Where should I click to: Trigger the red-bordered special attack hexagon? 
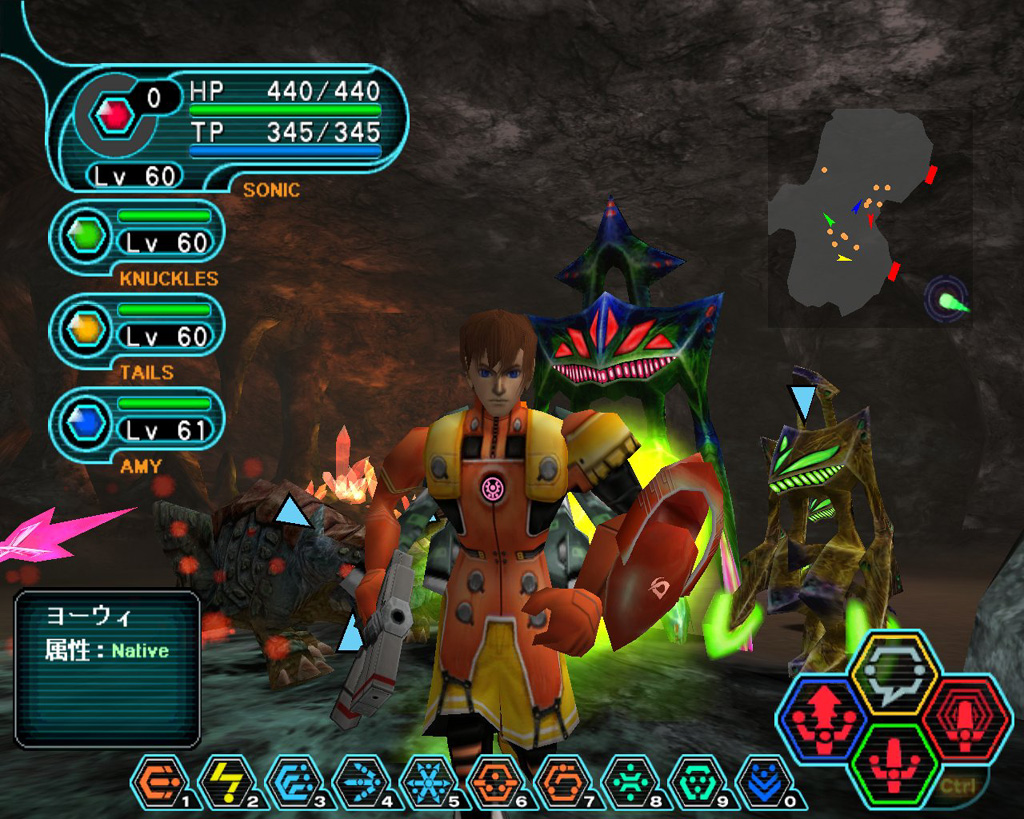pyautogui.click(x=963, y=716)
